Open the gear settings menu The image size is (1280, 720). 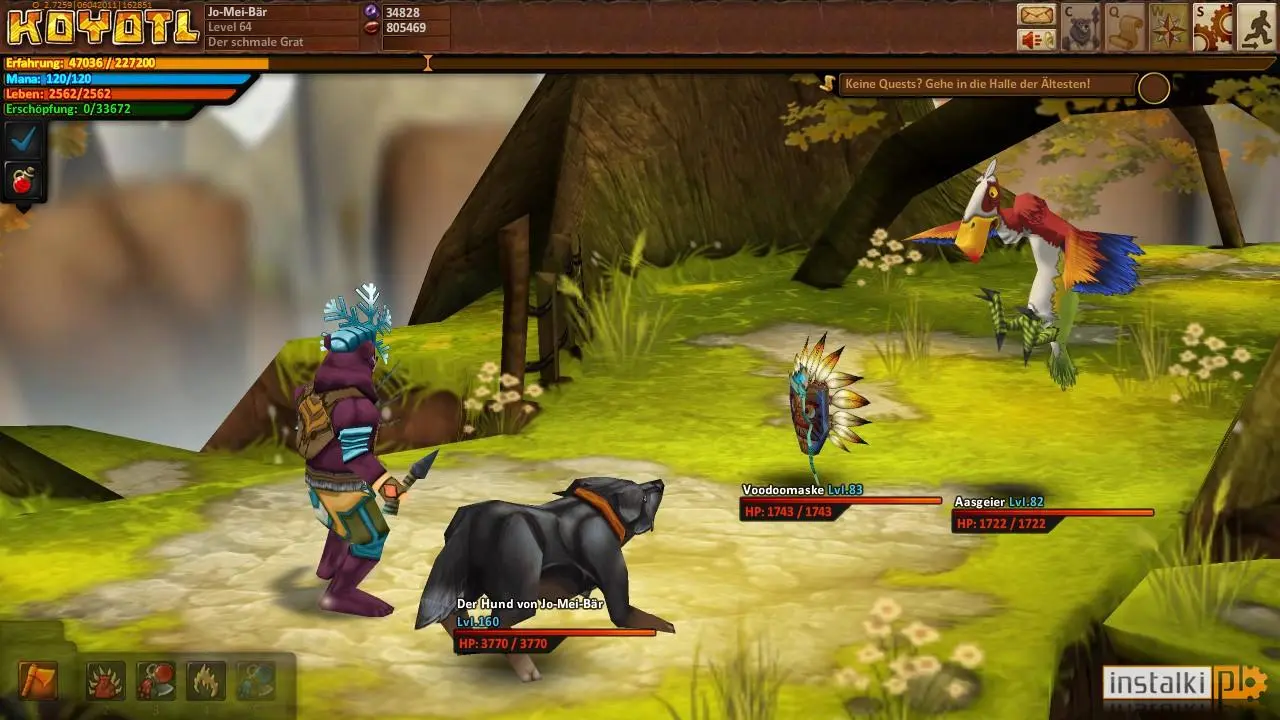[1213, 27]
